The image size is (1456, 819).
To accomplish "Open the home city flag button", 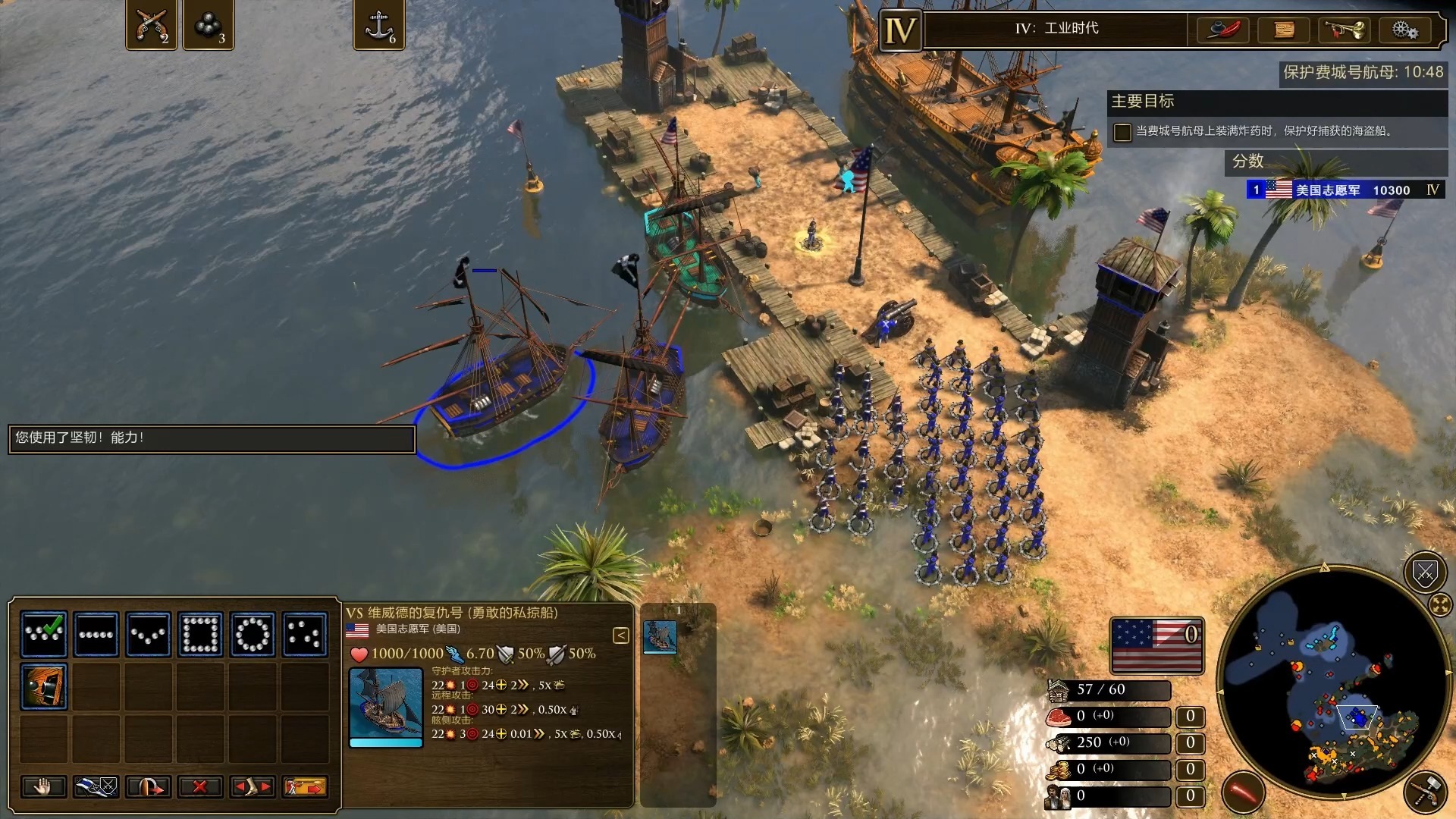I will [x=1156, y=645].
